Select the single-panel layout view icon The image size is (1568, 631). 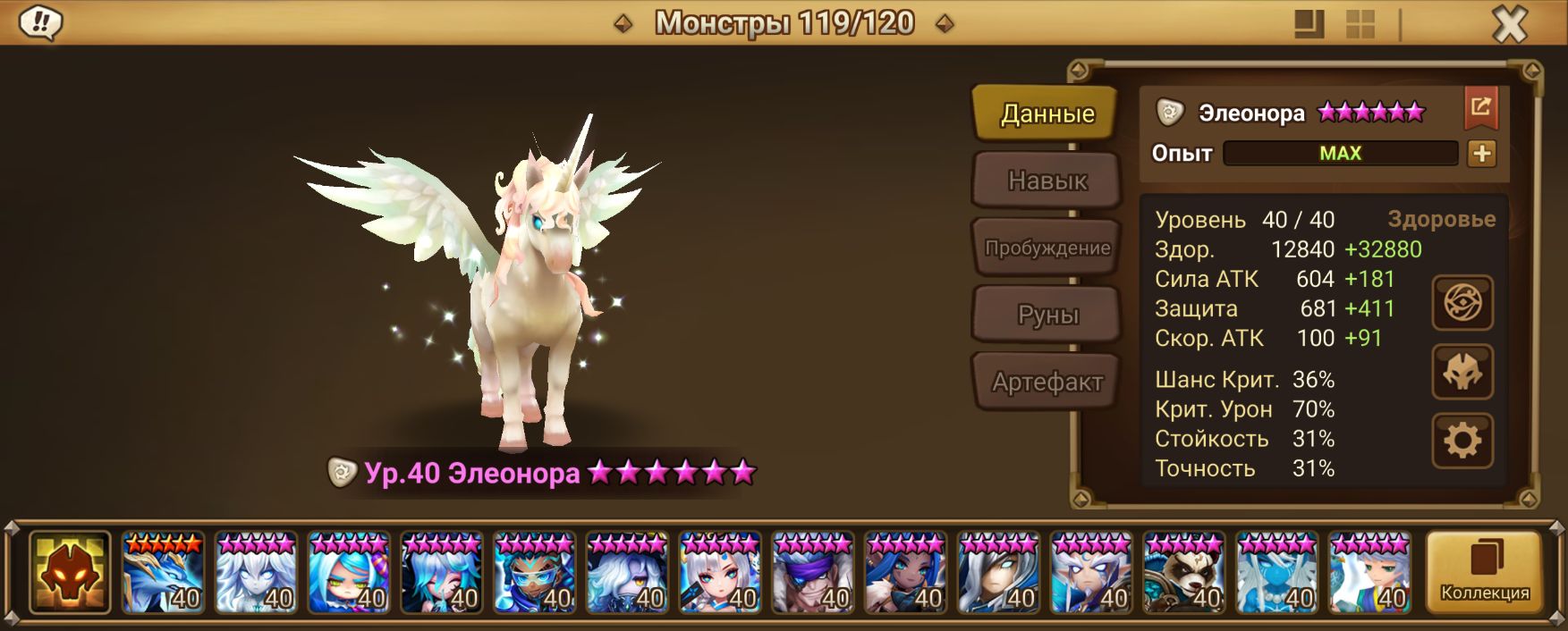[x=1309, y=24]
